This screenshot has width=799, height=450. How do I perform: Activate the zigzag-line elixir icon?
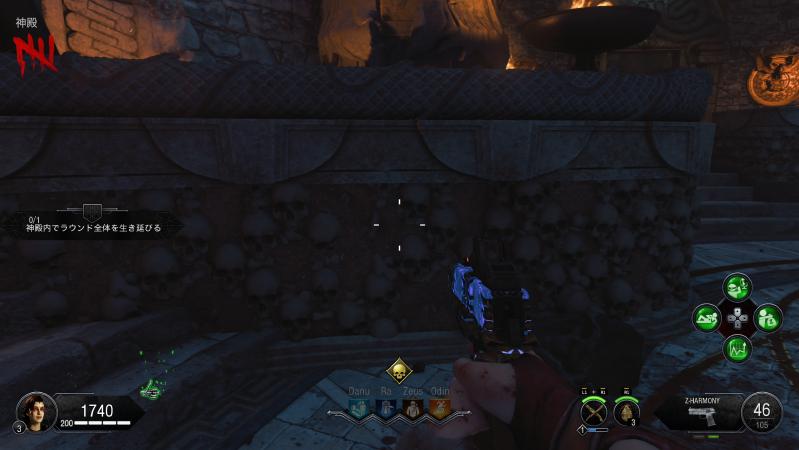[x=738, y=350]
